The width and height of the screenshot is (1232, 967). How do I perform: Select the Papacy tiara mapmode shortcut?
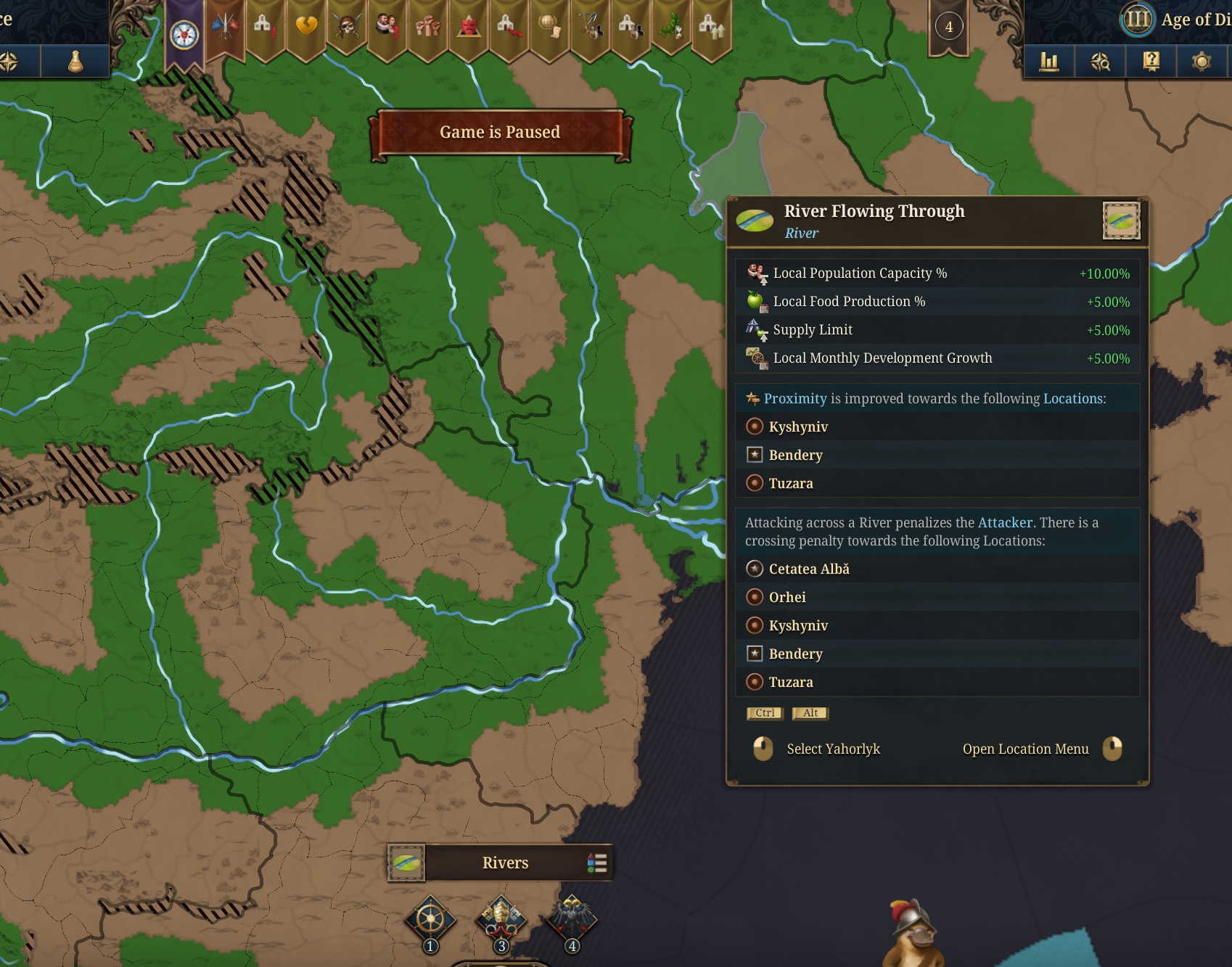tap(500, 920)
